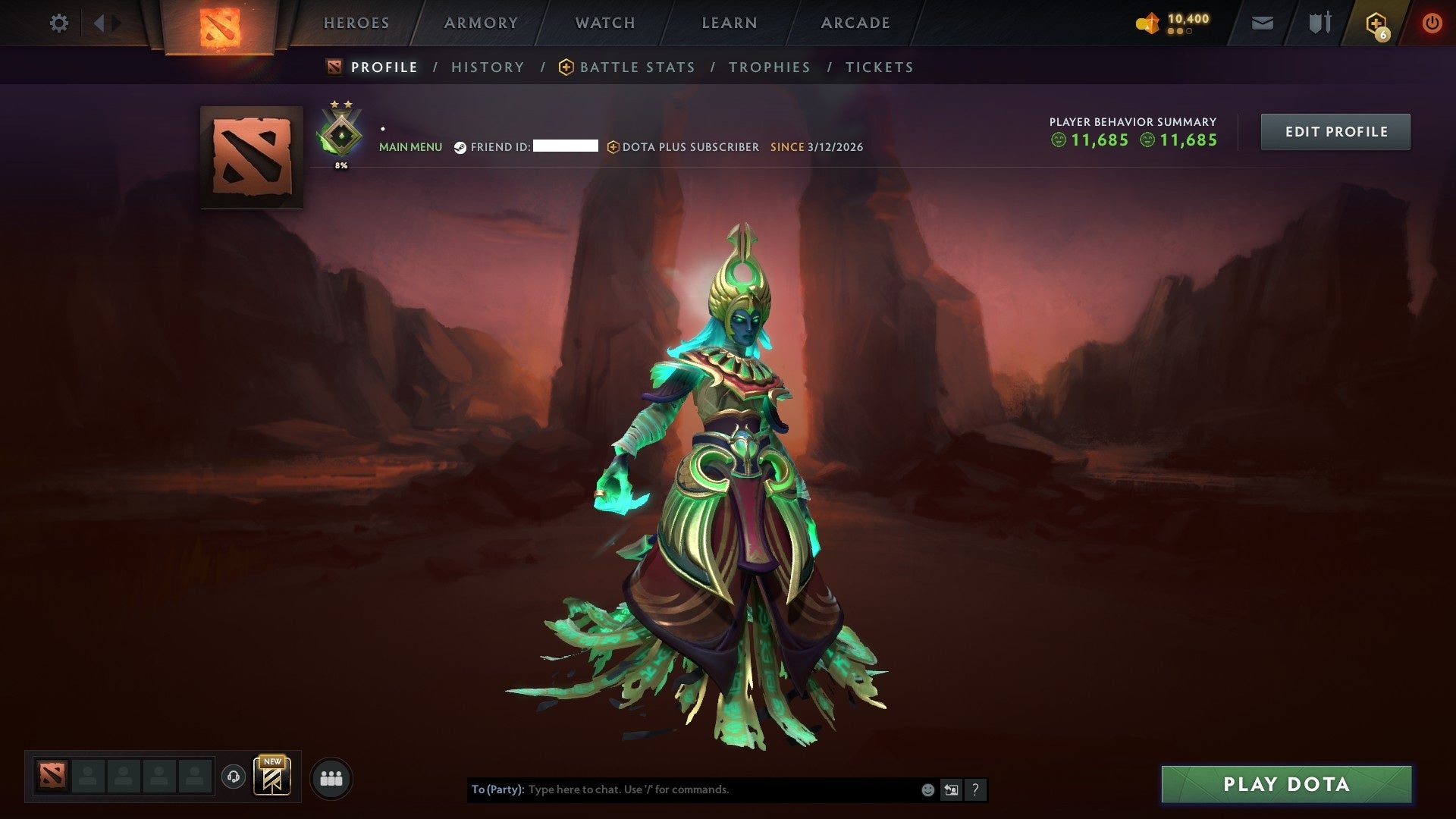Open the mail inbox icon
This screenshot has width=1456, height=819.
1263,23
